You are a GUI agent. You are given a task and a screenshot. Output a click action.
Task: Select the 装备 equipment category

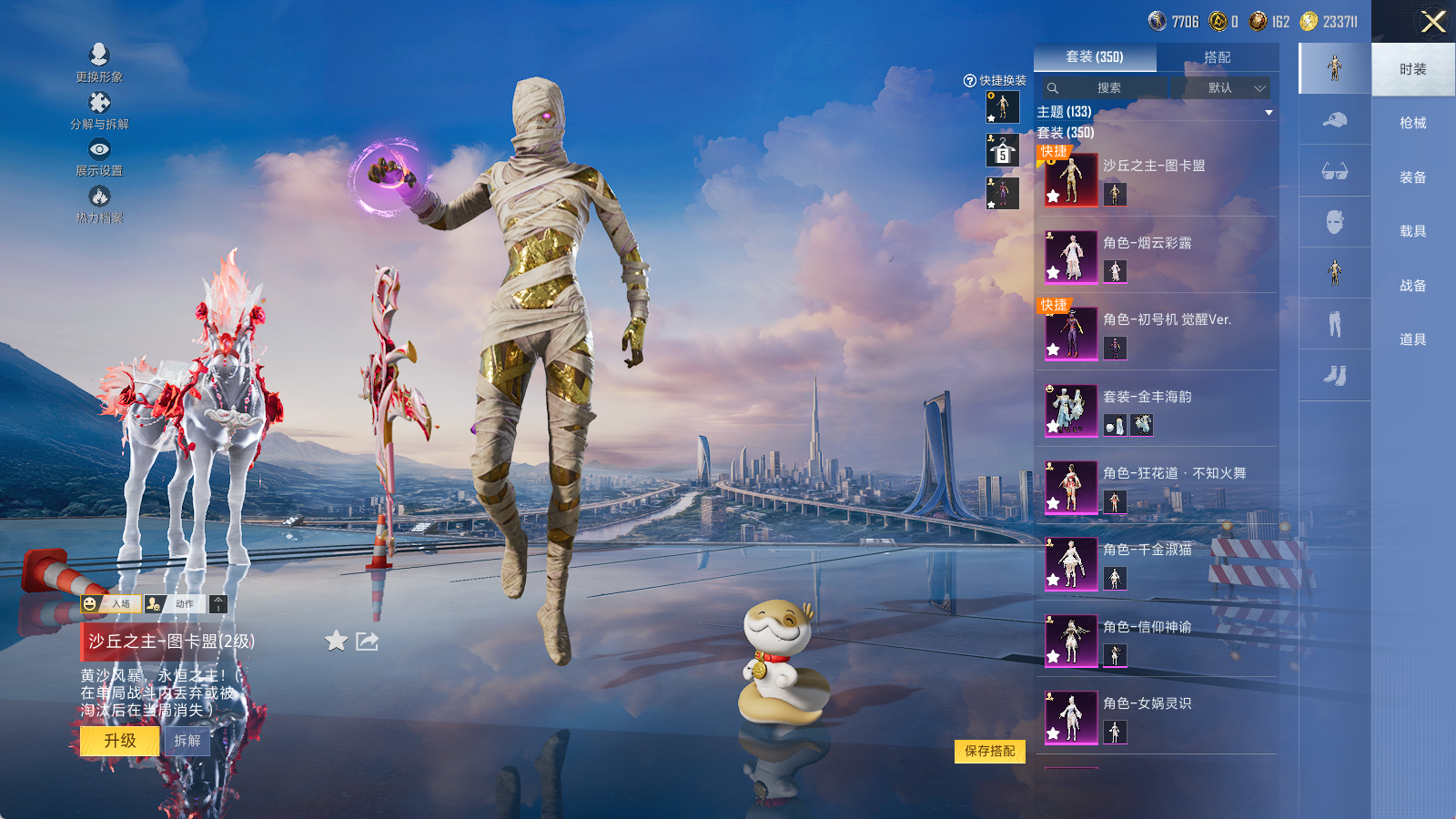[1412, 177]
